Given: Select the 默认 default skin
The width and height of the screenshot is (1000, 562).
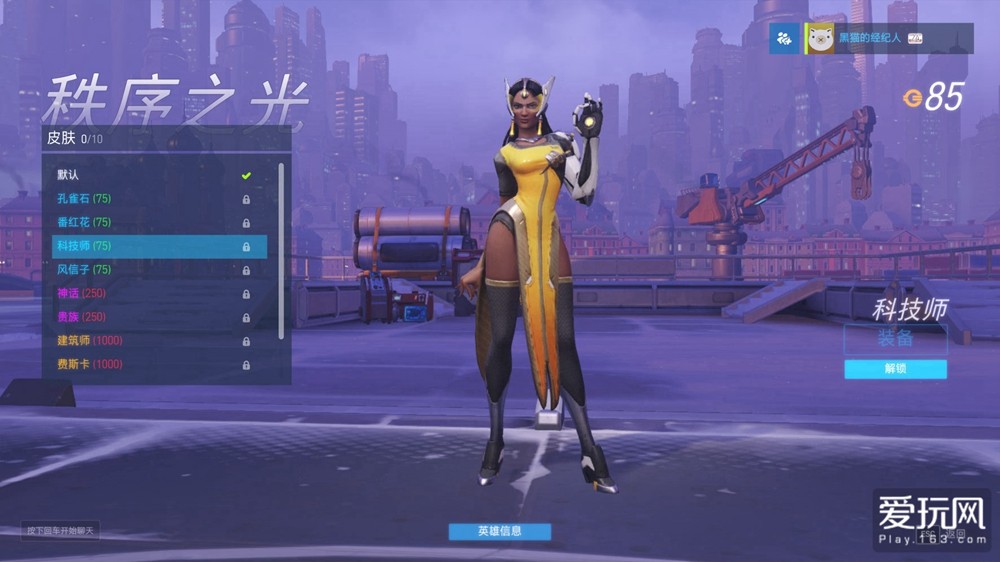Looking at the screenshot, I should click(150, 175).
